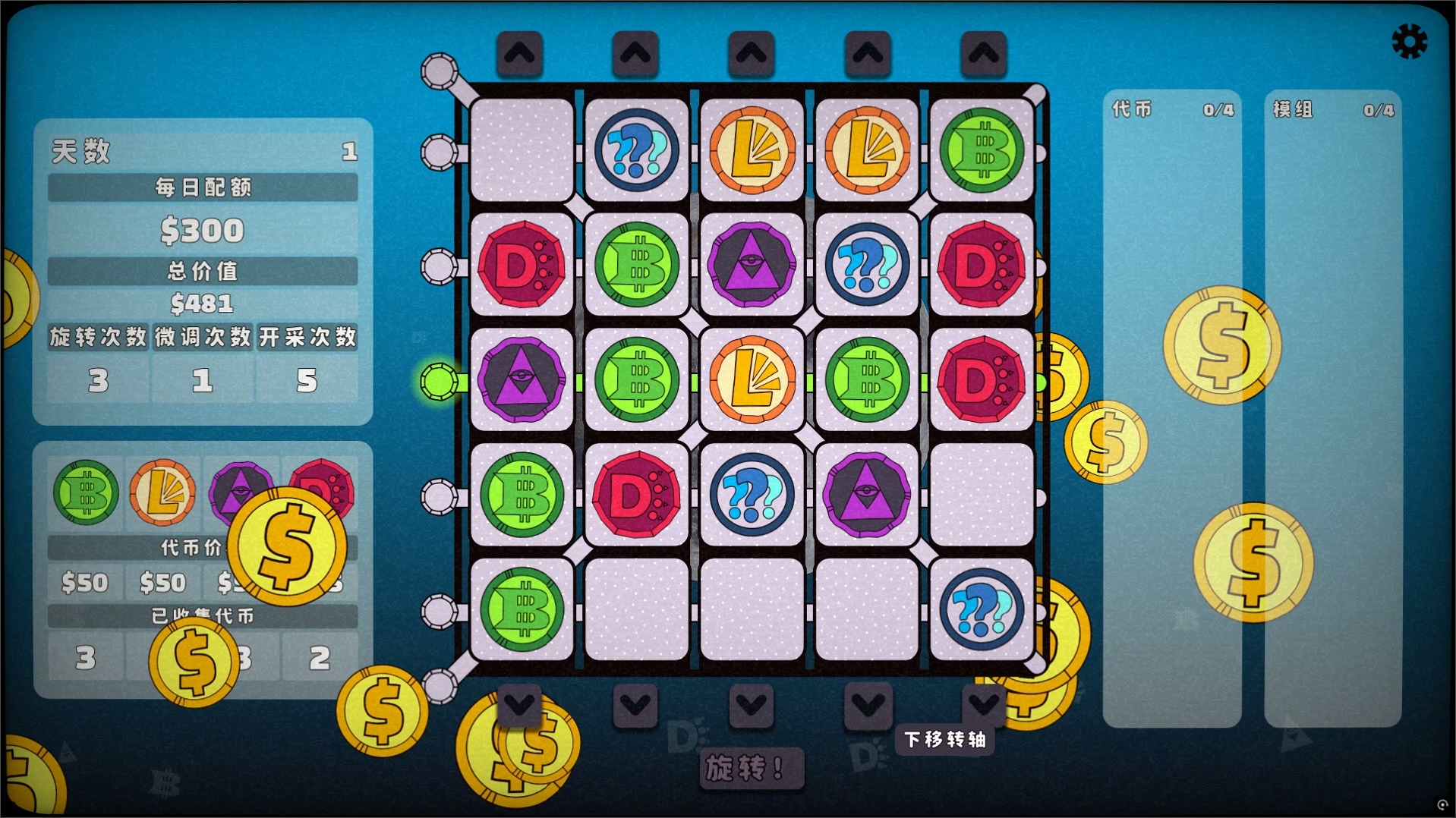
Task: Activate the bottom row knob beside the grid
Action: click(x=439, y=612)
